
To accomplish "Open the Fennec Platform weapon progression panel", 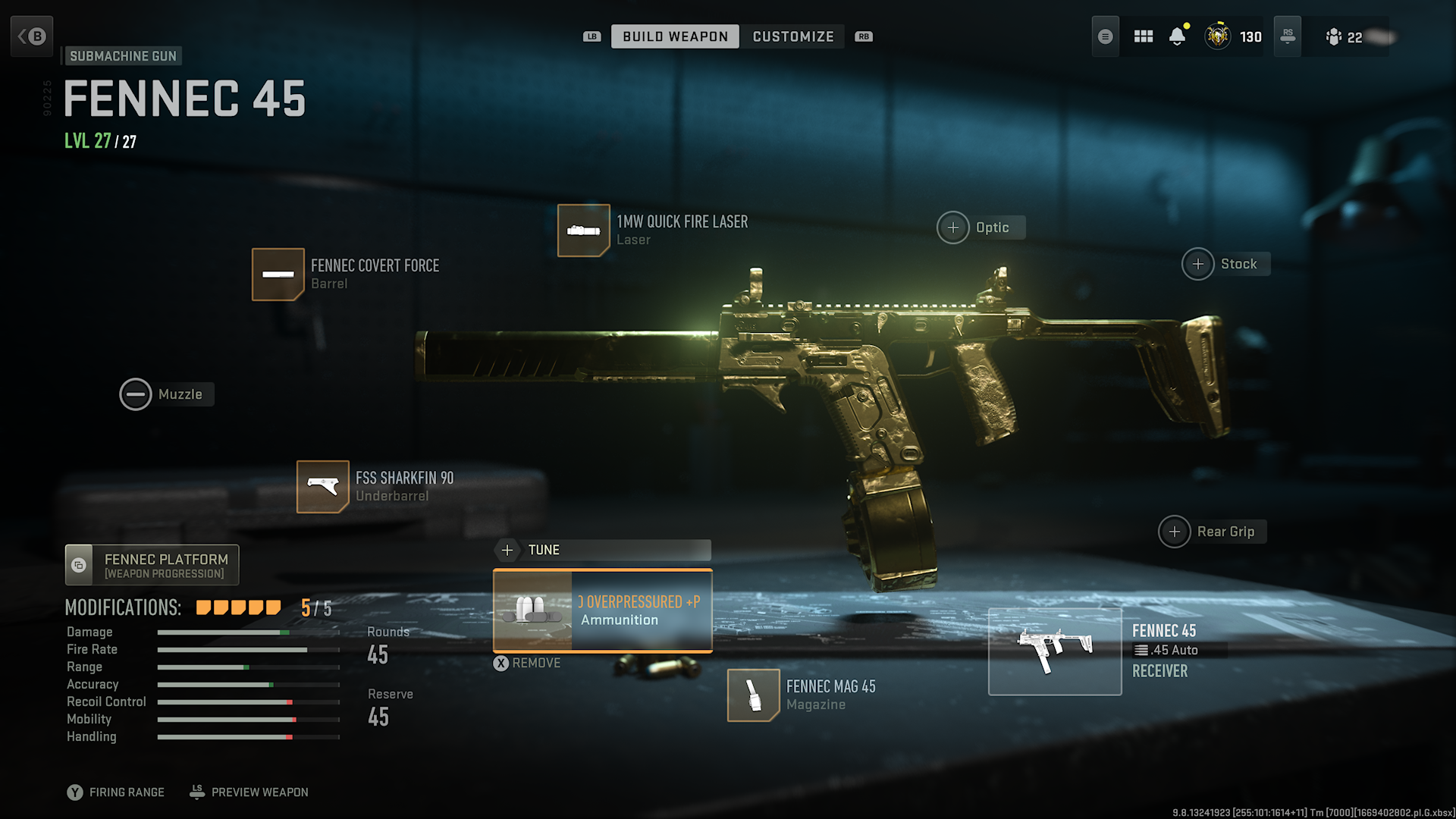I will pos(151,564).
